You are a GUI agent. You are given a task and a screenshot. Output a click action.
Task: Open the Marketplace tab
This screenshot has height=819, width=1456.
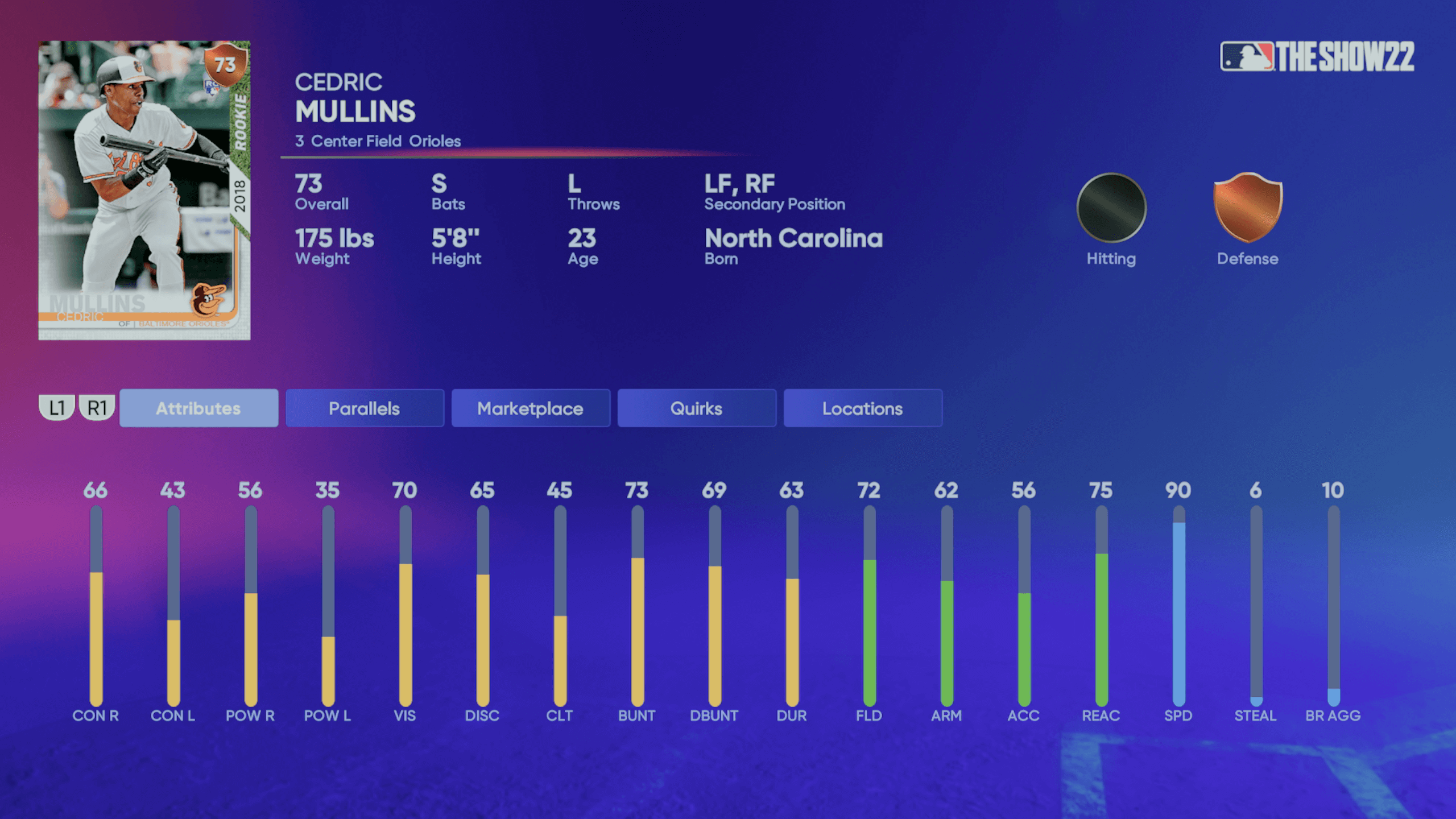click(x=530, y=408)
